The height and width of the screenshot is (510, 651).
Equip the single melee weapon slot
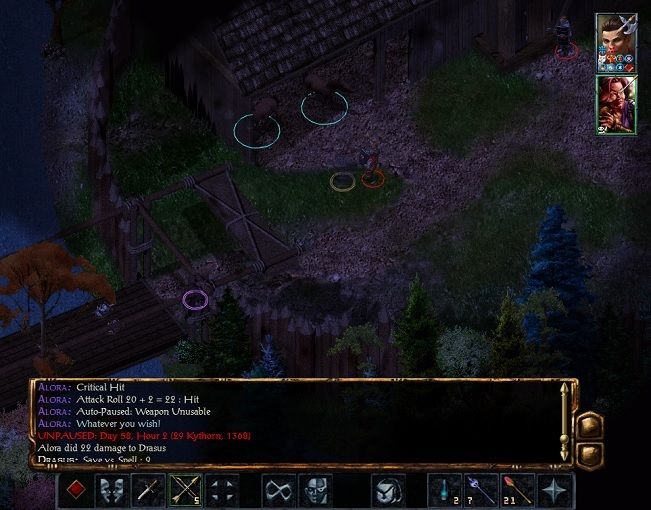pyautogui.click(x=148, y=490)
